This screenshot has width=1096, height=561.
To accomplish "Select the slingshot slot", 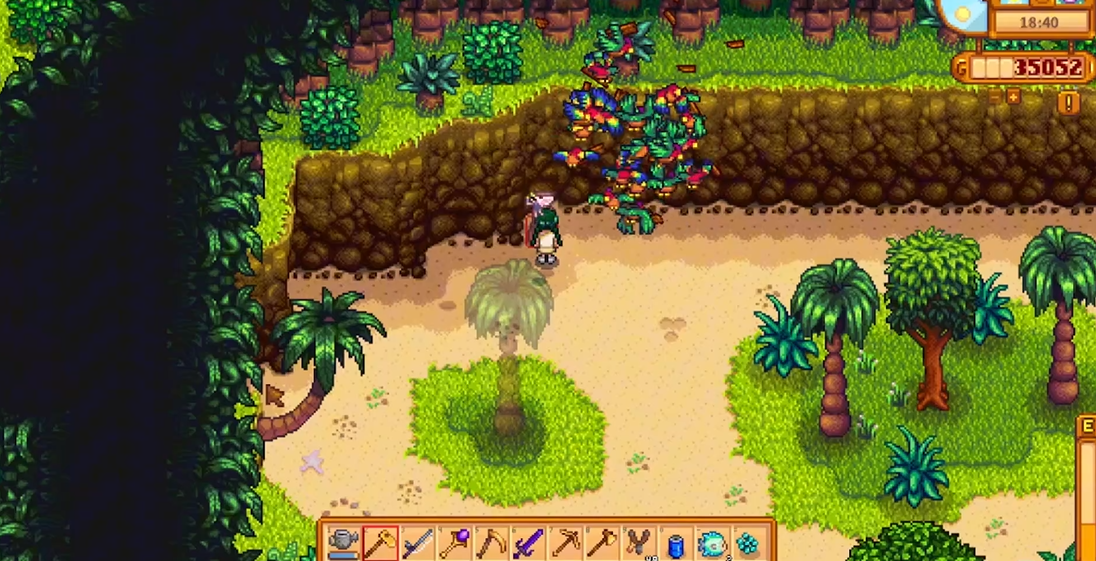I will coord(638,543).
